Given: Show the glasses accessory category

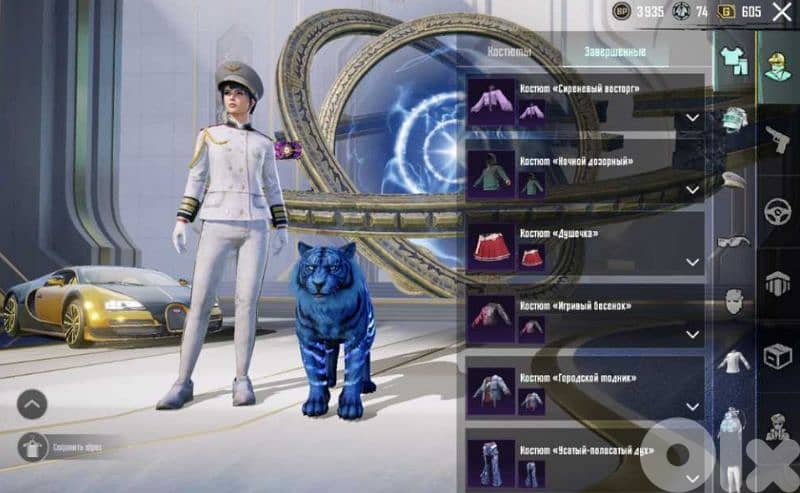Looking at the screenshot, I should pos(734,241).
